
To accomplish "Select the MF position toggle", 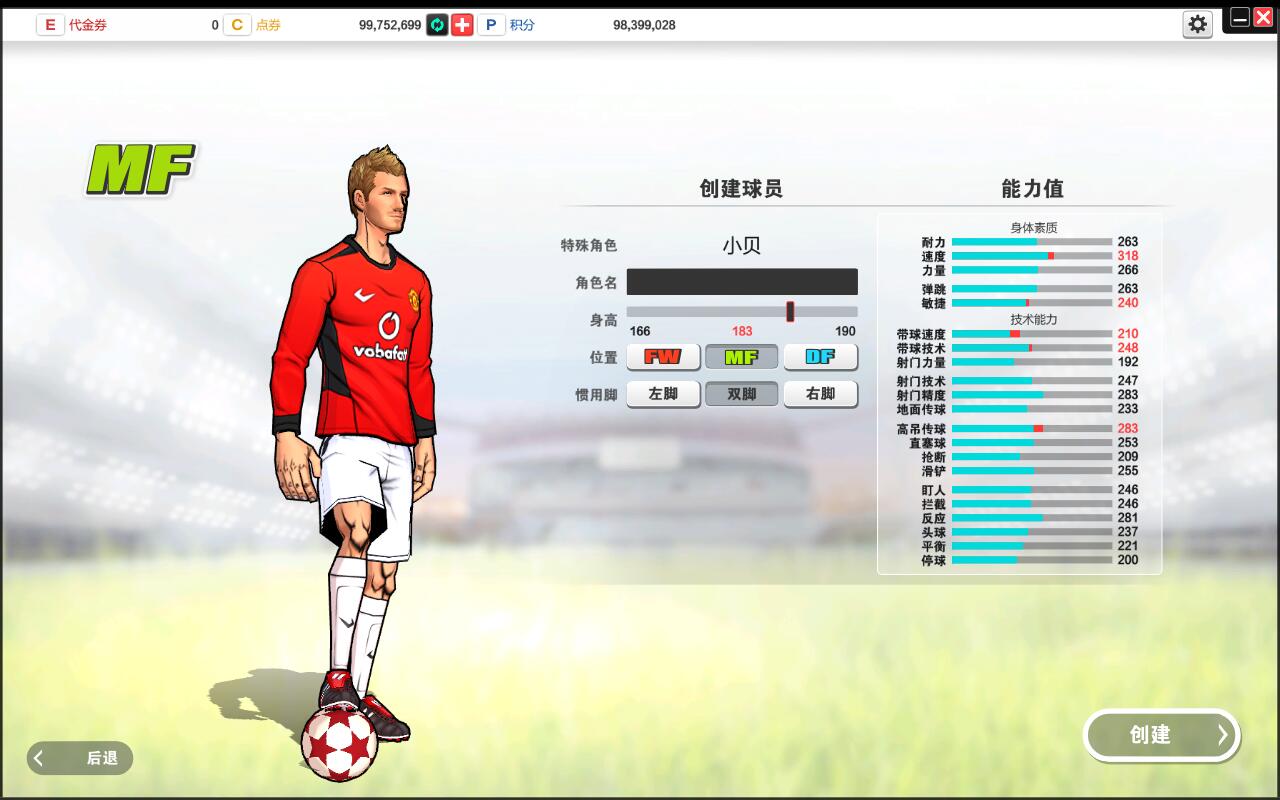I will pyautogui.click(x=741, y=357).
